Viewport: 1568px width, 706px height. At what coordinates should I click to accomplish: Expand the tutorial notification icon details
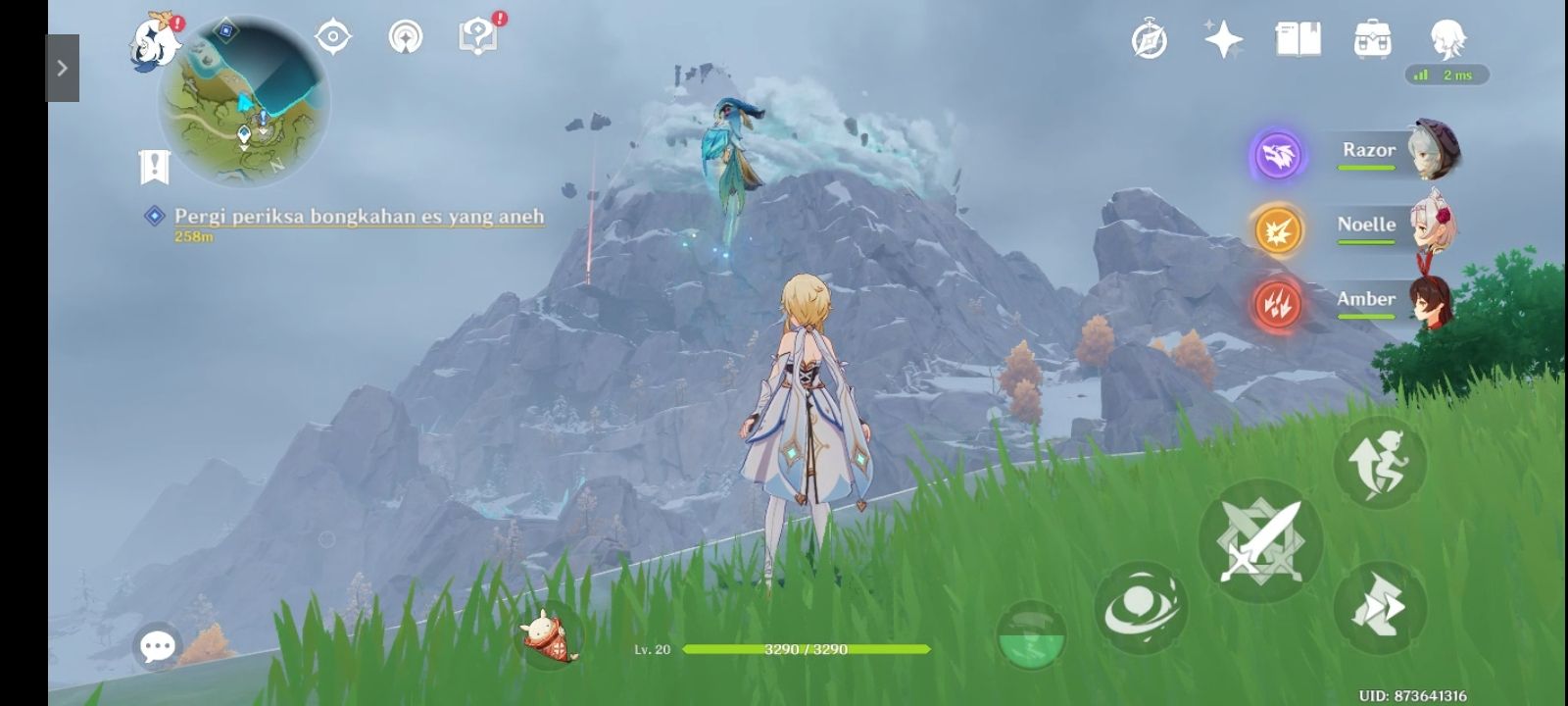pos(477,34)
